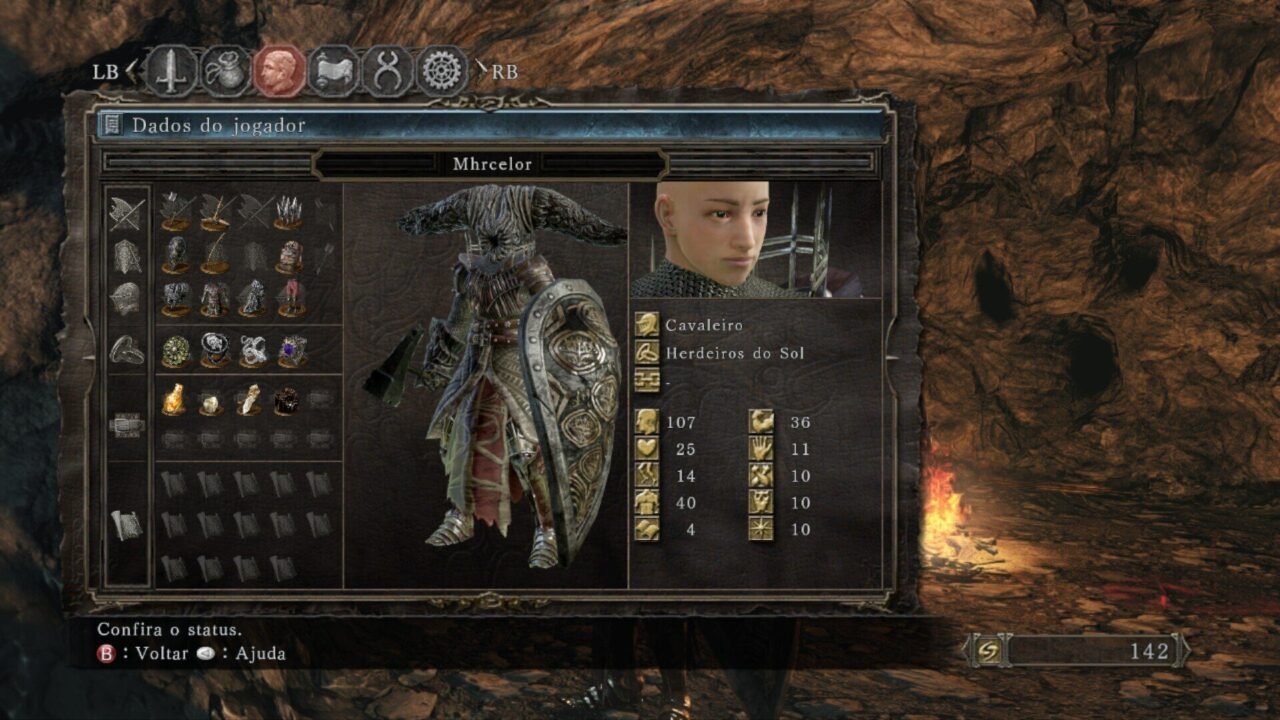Select the Herdeiros do Sol covenant entry
1280x720 pixels.
click(x=734, y=353)
